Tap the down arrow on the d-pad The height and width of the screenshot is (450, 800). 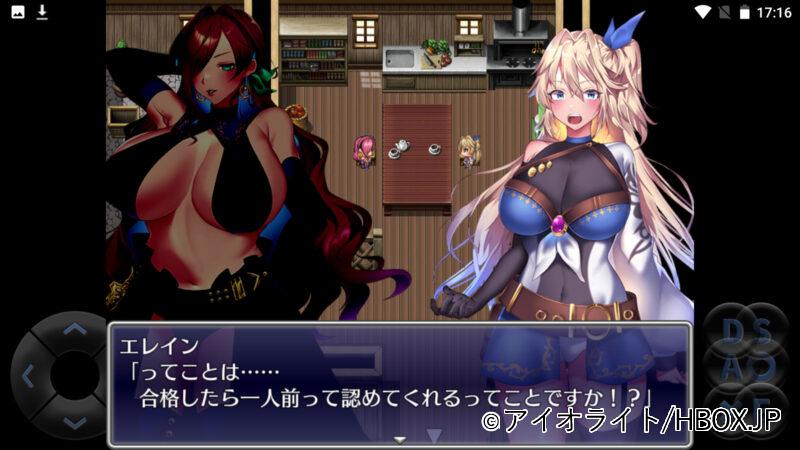pos(74,423)
